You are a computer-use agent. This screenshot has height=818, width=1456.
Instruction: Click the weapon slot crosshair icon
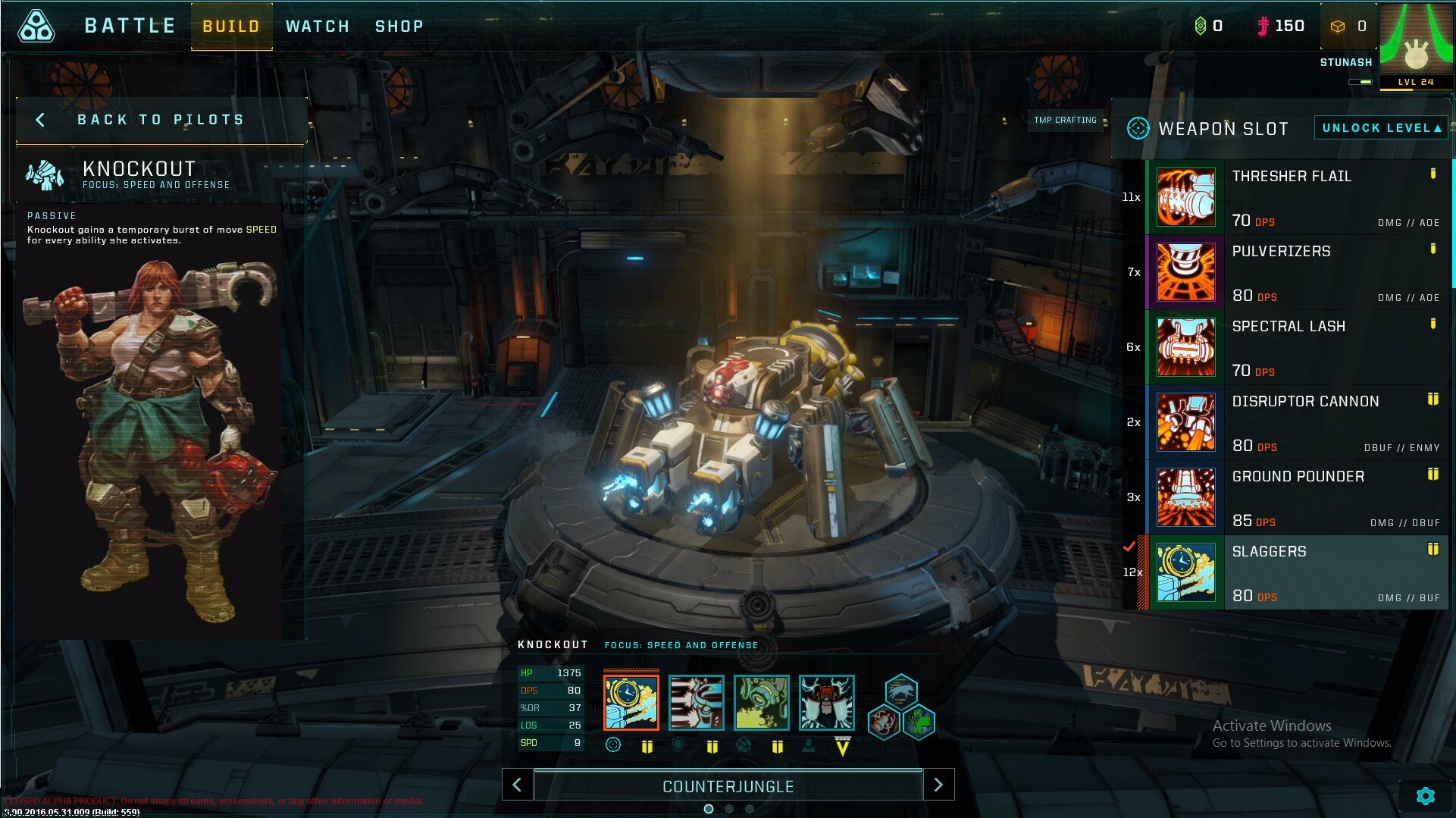1137,128
